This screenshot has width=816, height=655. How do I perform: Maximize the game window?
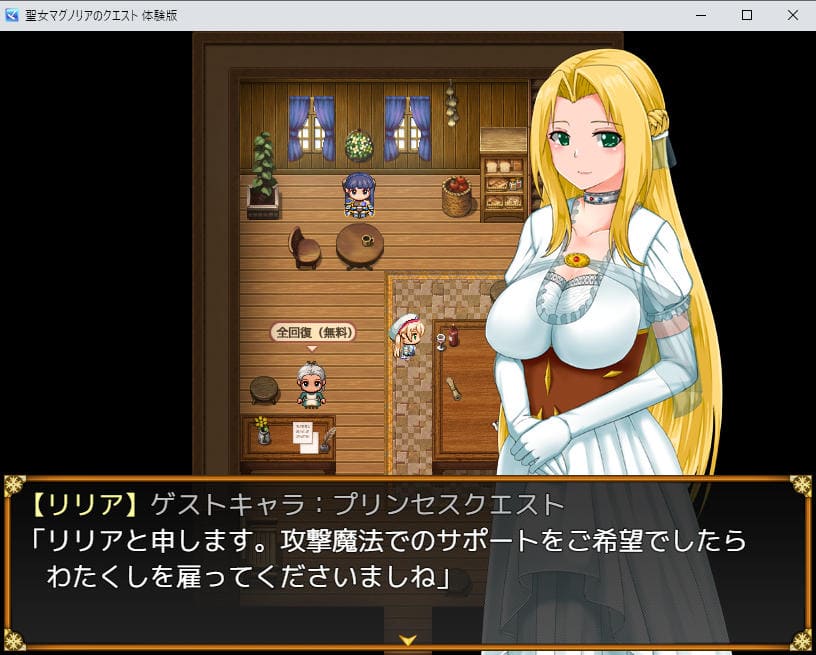(747, 15)
